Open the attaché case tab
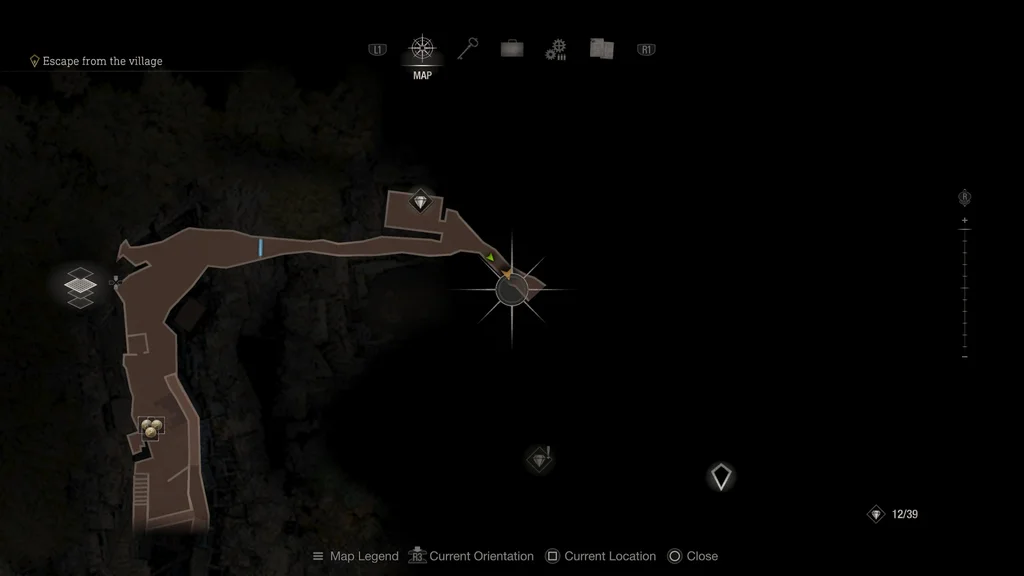Screen dimensions: 1024x576 512,49
